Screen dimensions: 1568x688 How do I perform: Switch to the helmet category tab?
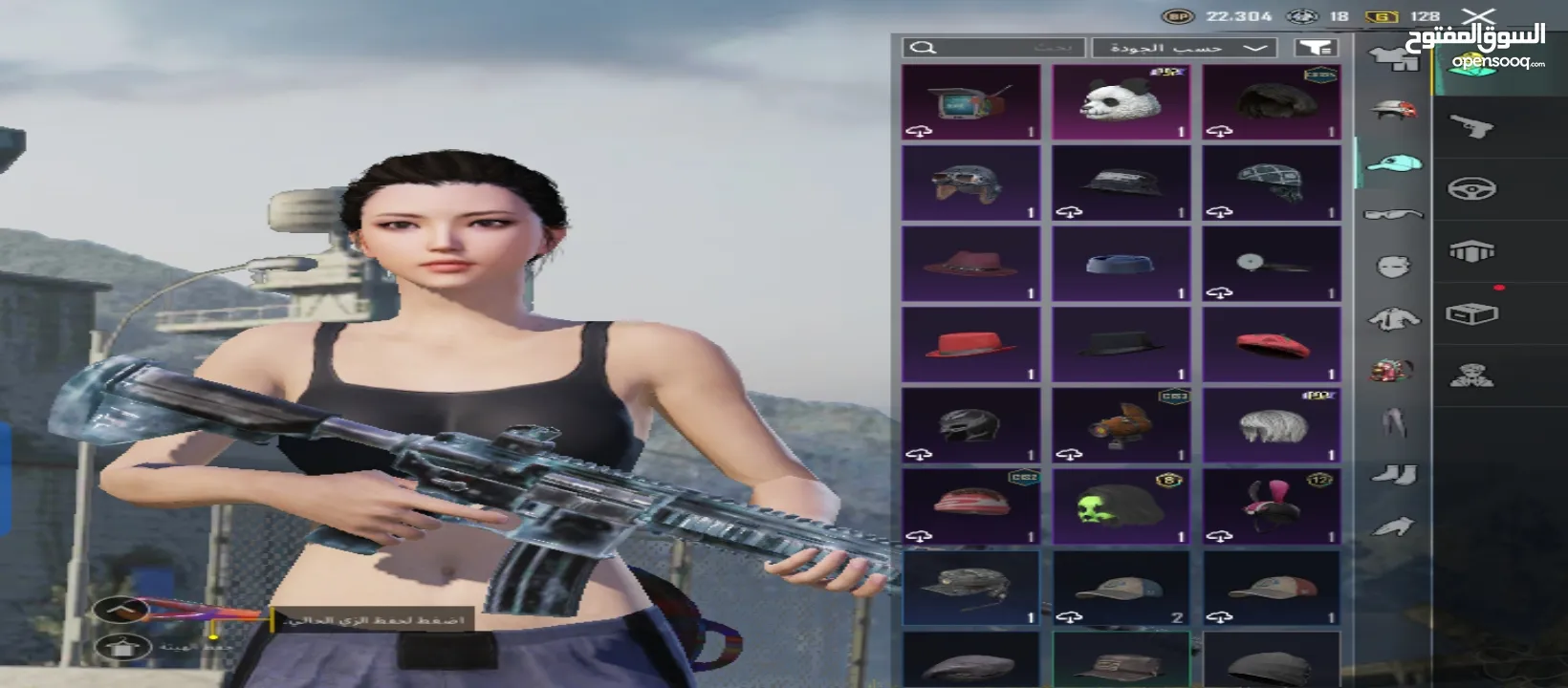tap(1394, 110)
